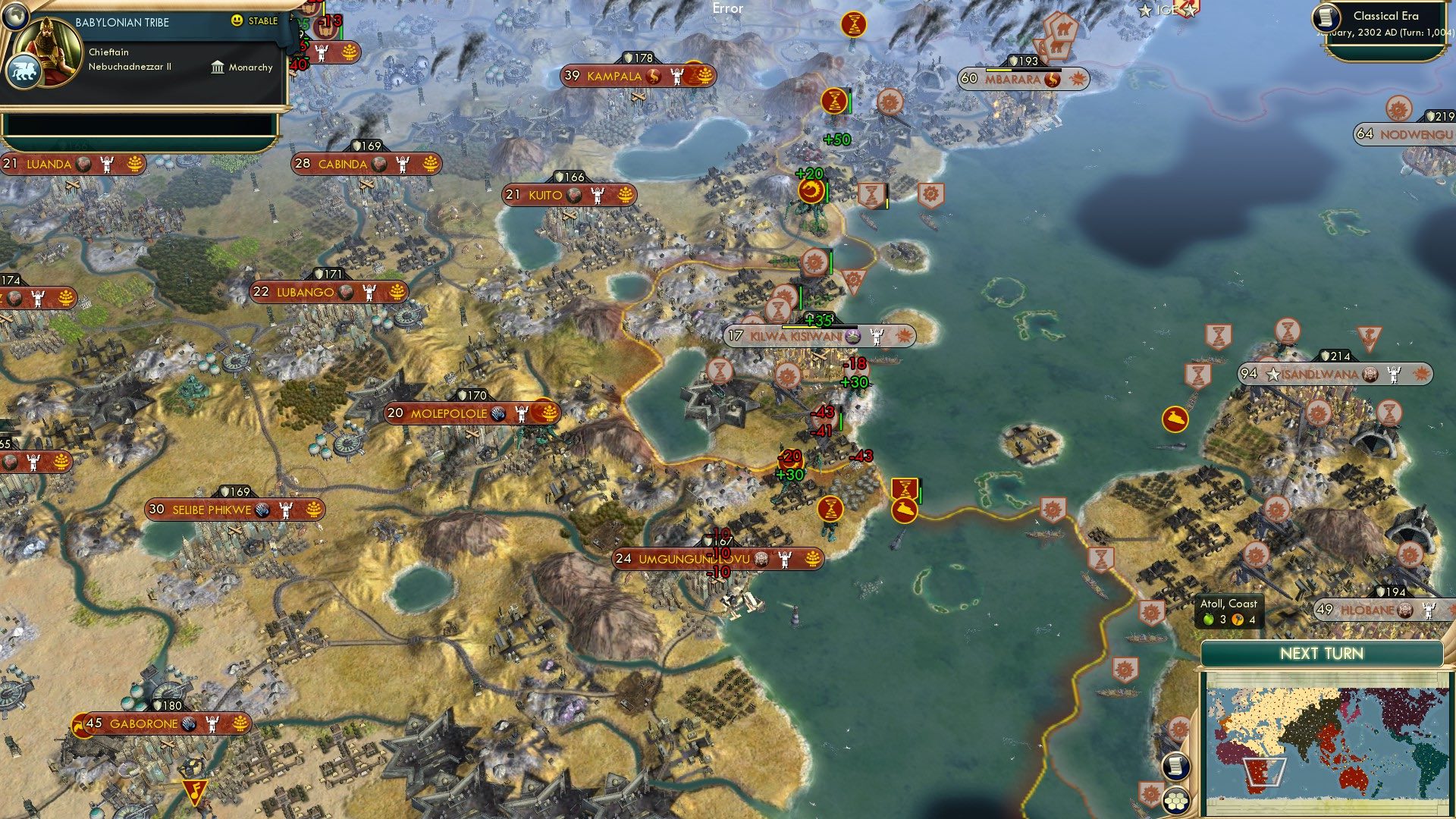Toggle the hexagon strategic view icon
This screenshot has width=1456, height=819.
point(1175,801)
